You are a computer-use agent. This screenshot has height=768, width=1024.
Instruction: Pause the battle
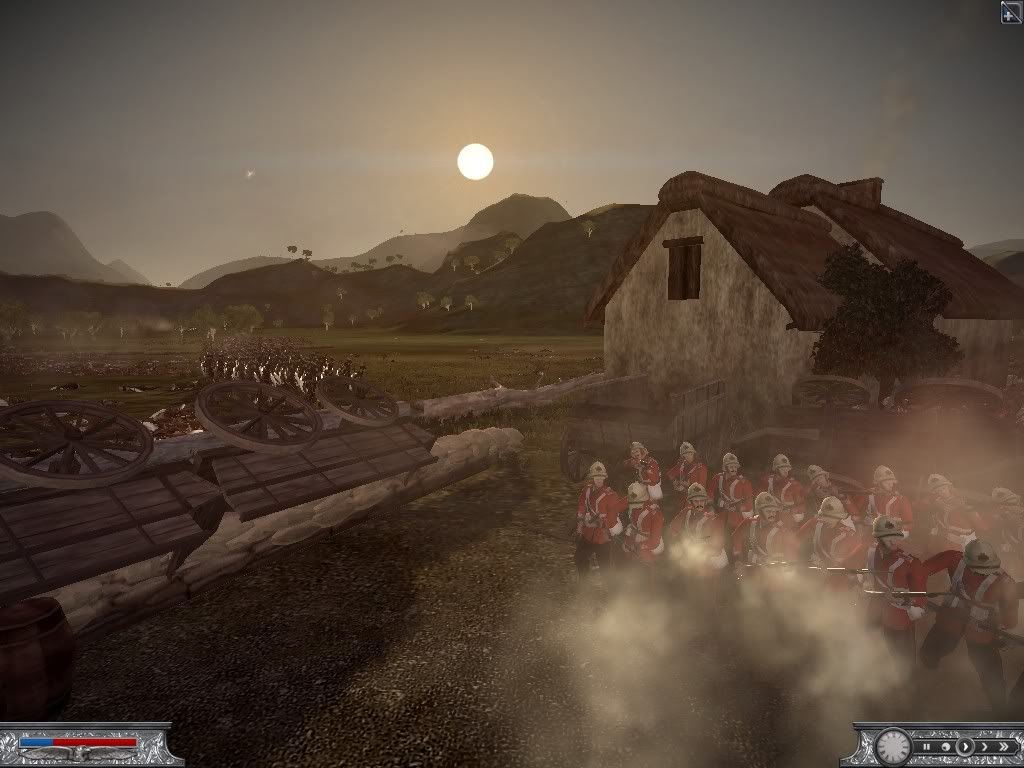coord(927,747)
